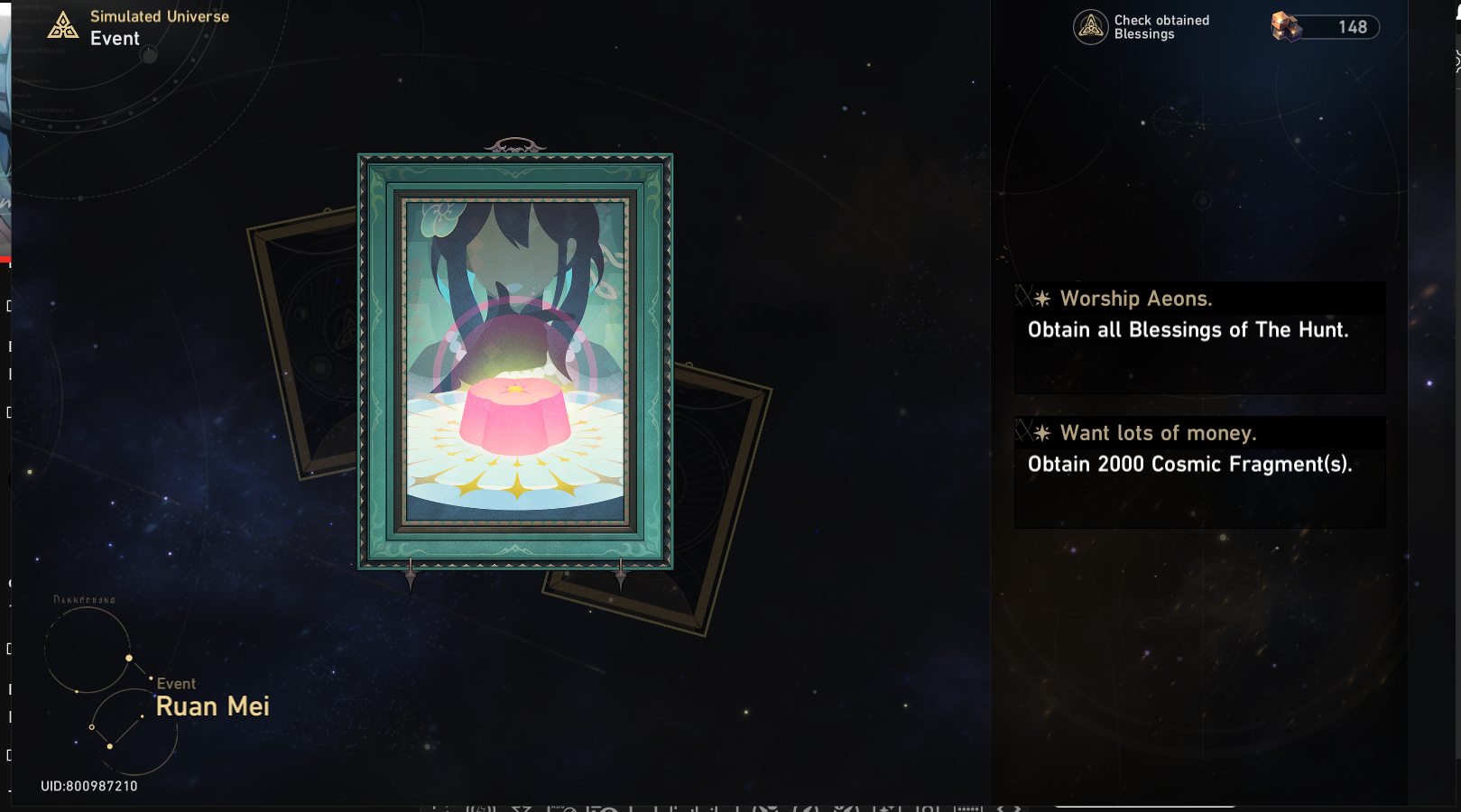Open the Worship Aeons objective panel

click(x=1198, y=337)
